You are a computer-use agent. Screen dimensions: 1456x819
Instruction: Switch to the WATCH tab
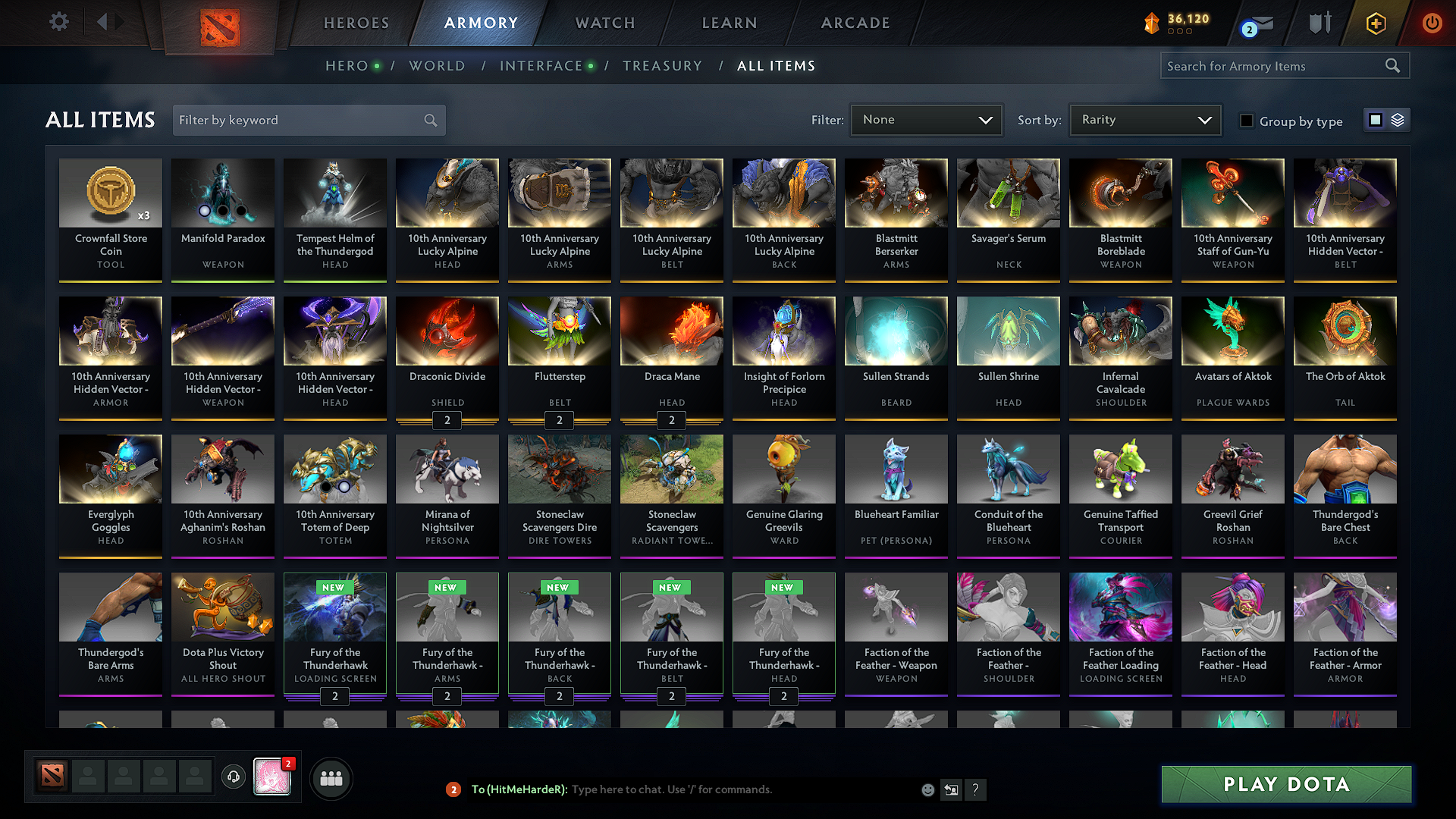tap(604, 23)
